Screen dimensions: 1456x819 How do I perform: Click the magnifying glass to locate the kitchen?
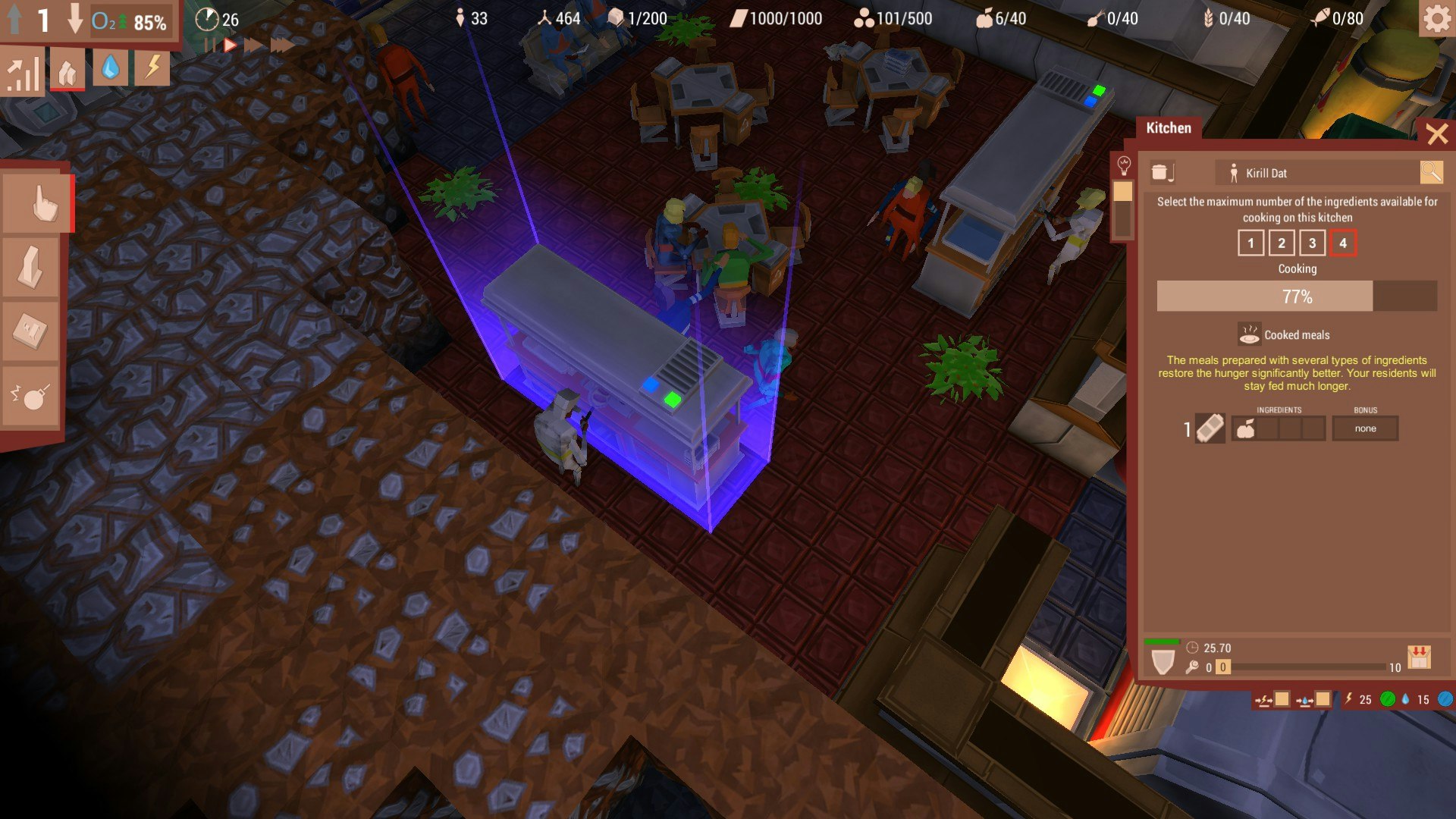point(1432,172)
